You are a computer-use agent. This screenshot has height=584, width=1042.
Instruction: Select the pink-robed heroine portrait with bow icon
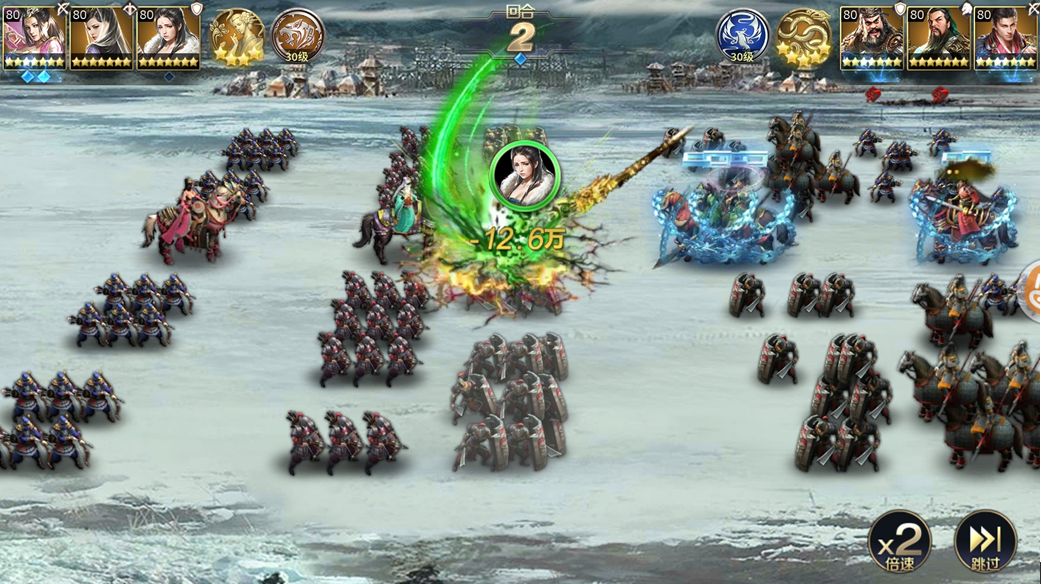(x=34, y=38)
